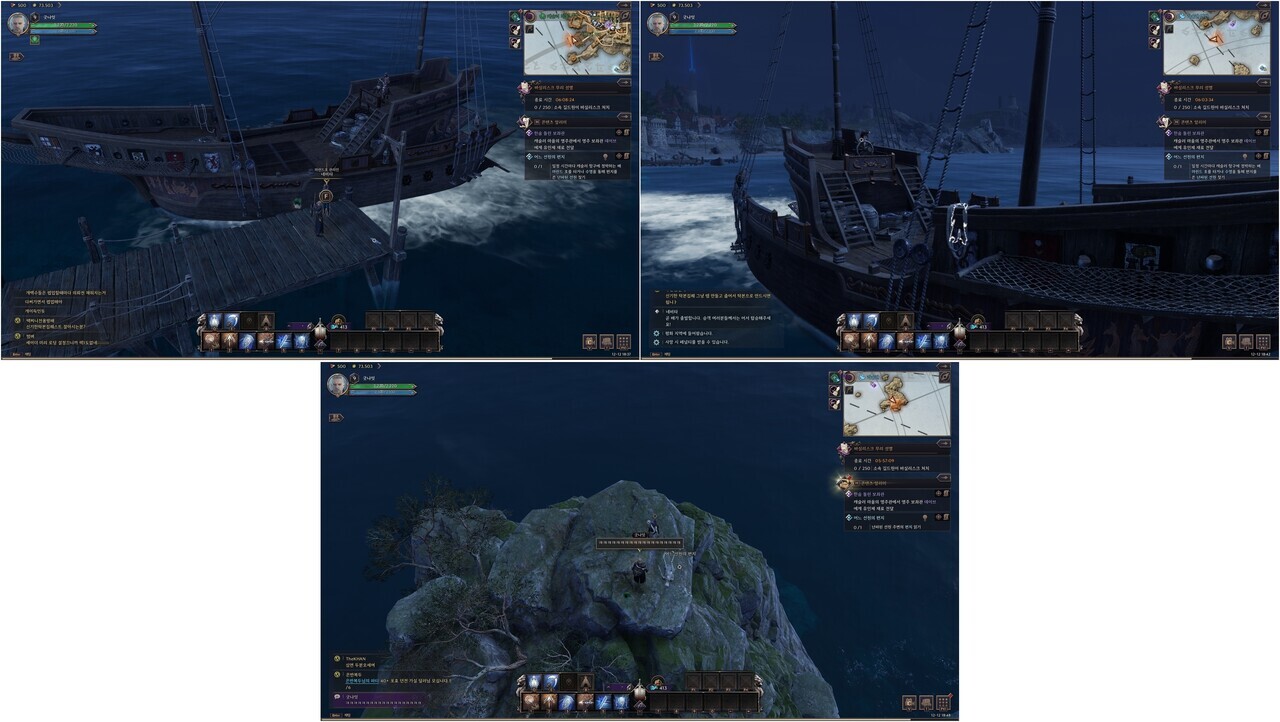1280x722 pixels.
Task: Click the minimap in the ship deck screenshot
Action: (x=1217, y=42)
